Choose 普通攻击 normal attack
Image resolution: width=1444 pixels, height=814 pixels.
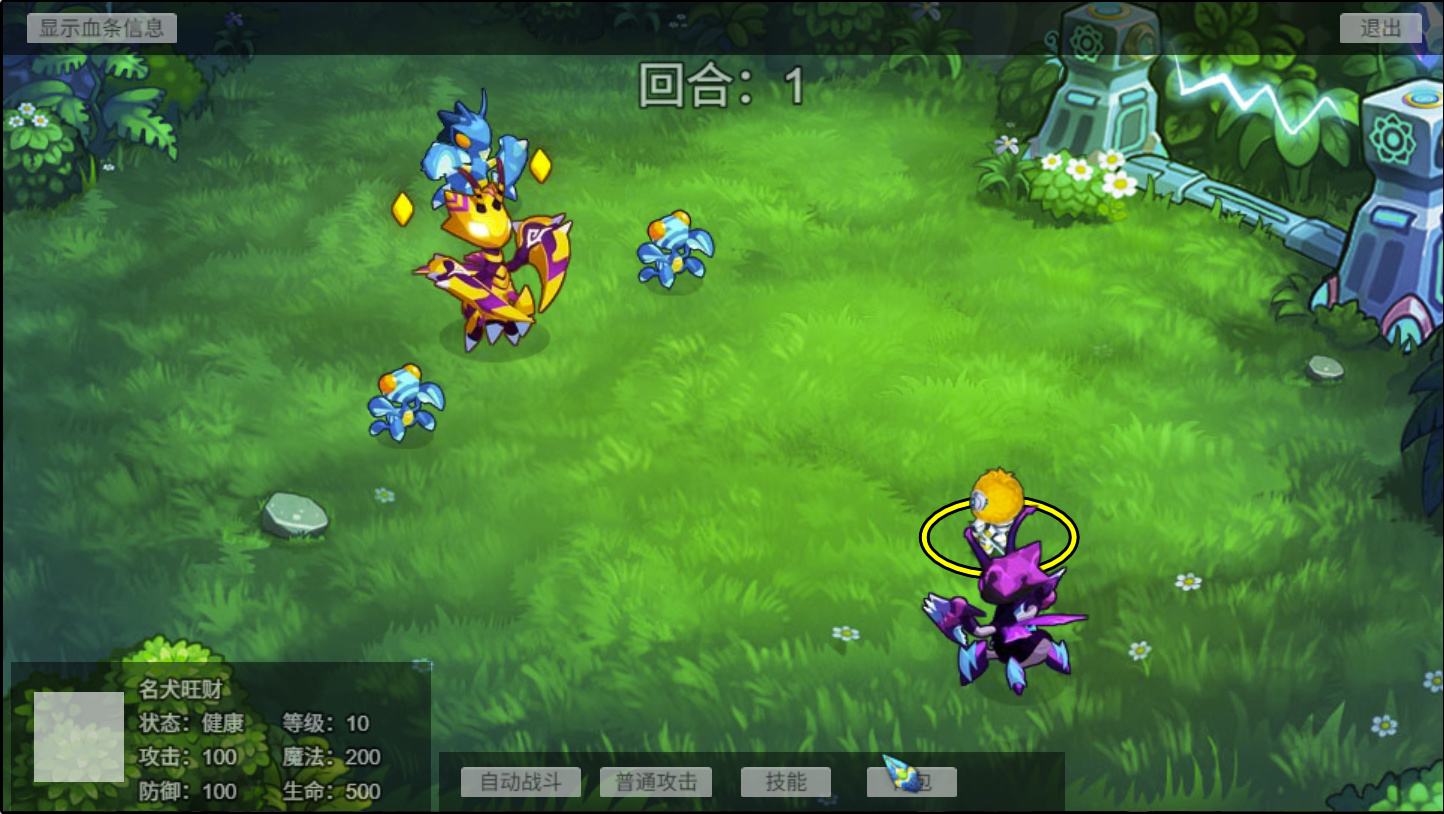click(x=656, y=782)
